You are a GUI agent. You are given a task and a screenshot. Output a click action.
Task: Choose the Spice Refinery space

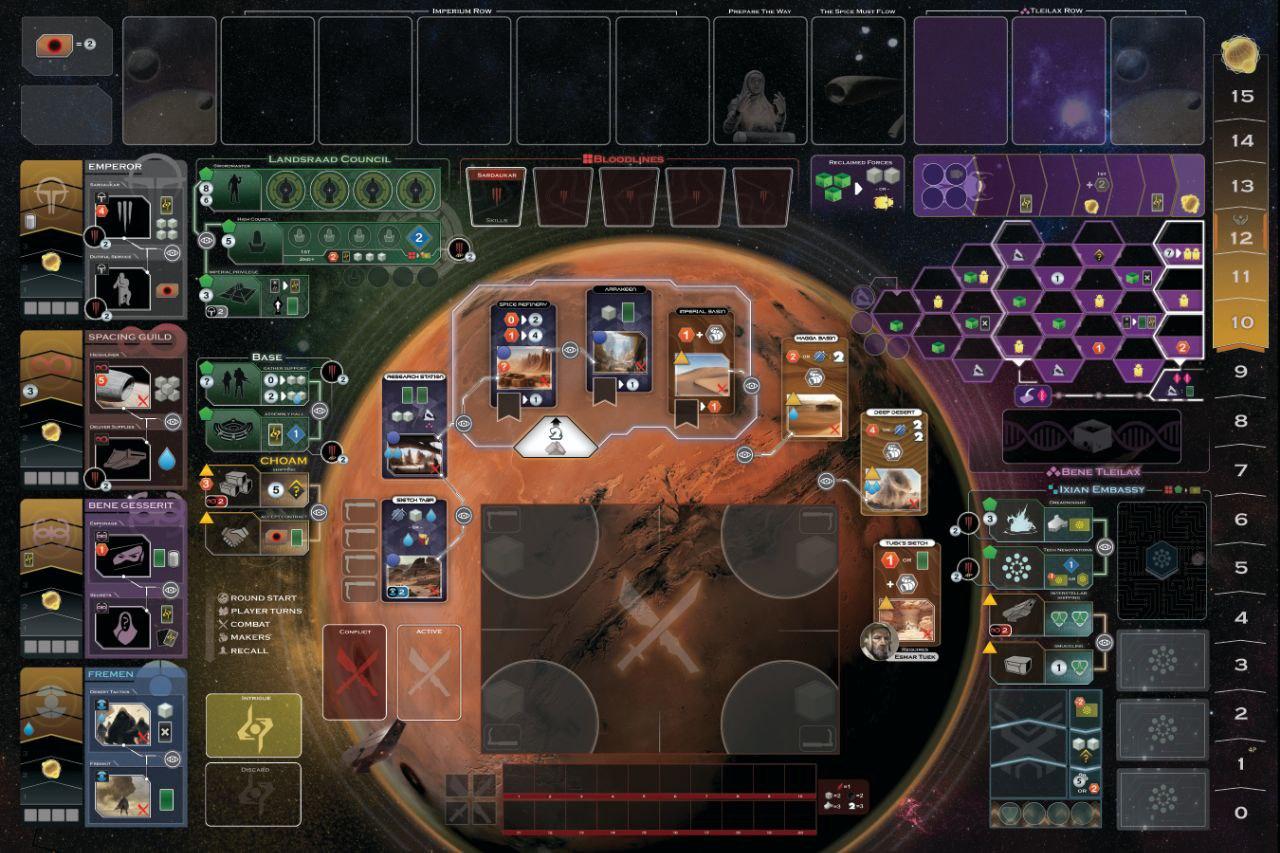tap(523, 352)
